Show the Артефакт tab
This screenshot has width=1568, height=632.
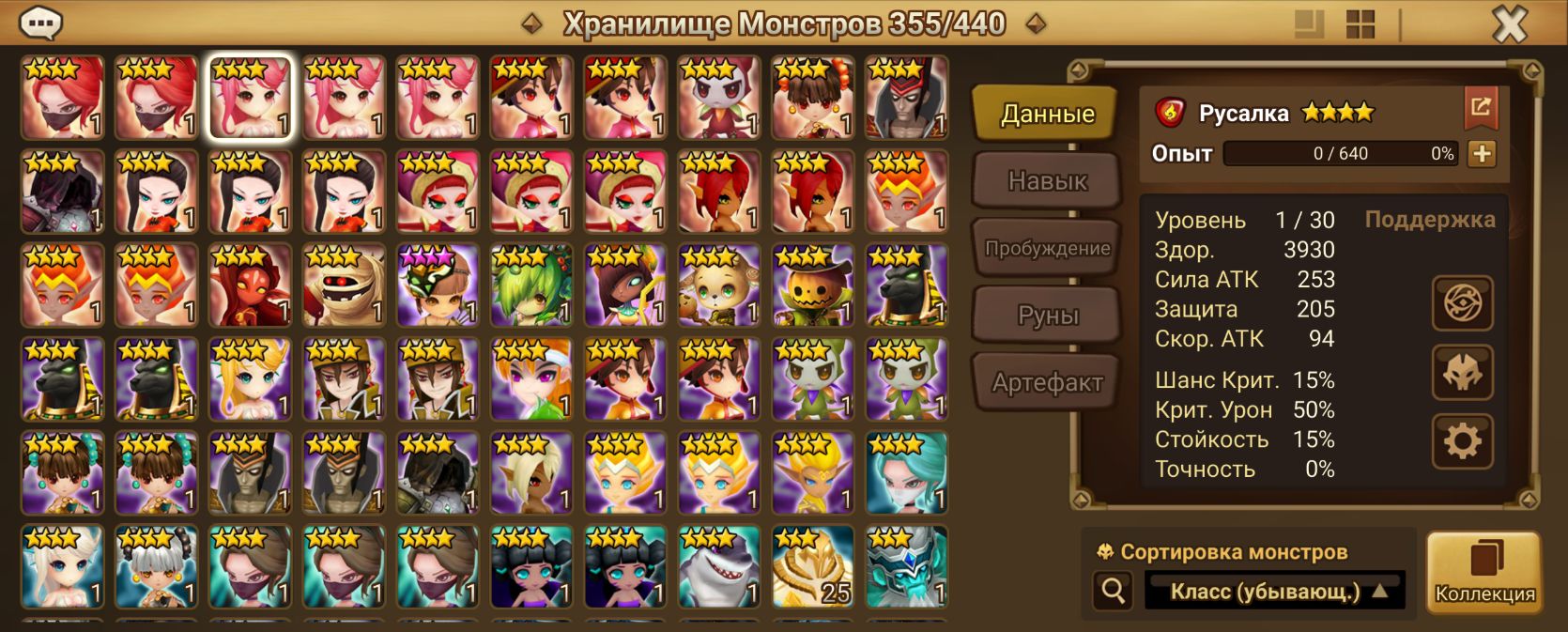pyautogui.click(x=1047, y=382)
